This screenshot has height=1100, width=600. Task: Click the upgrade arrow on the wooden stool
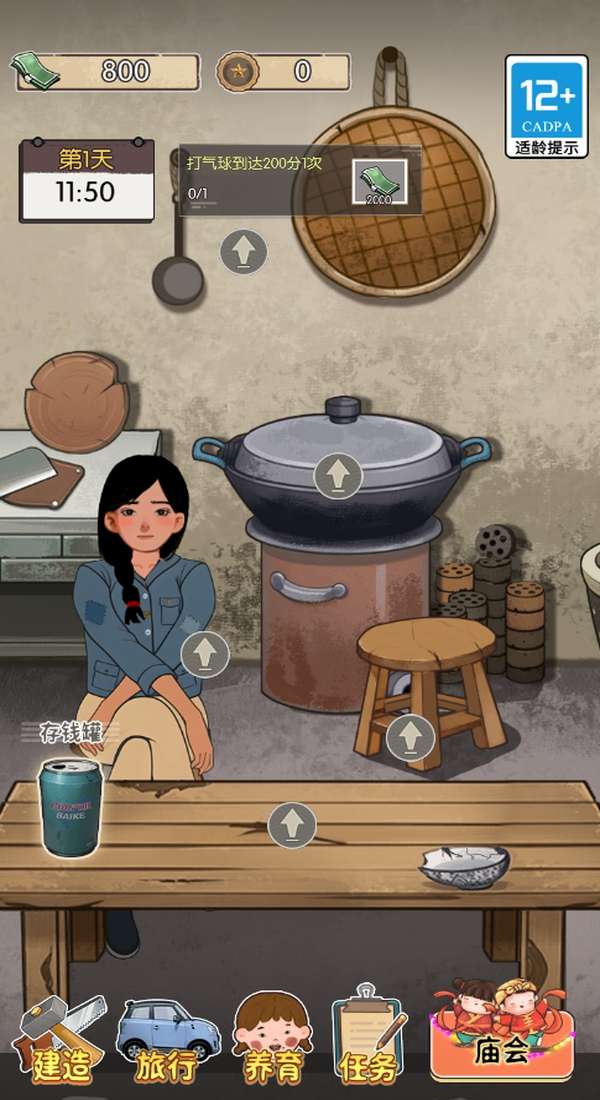[410, 738]
